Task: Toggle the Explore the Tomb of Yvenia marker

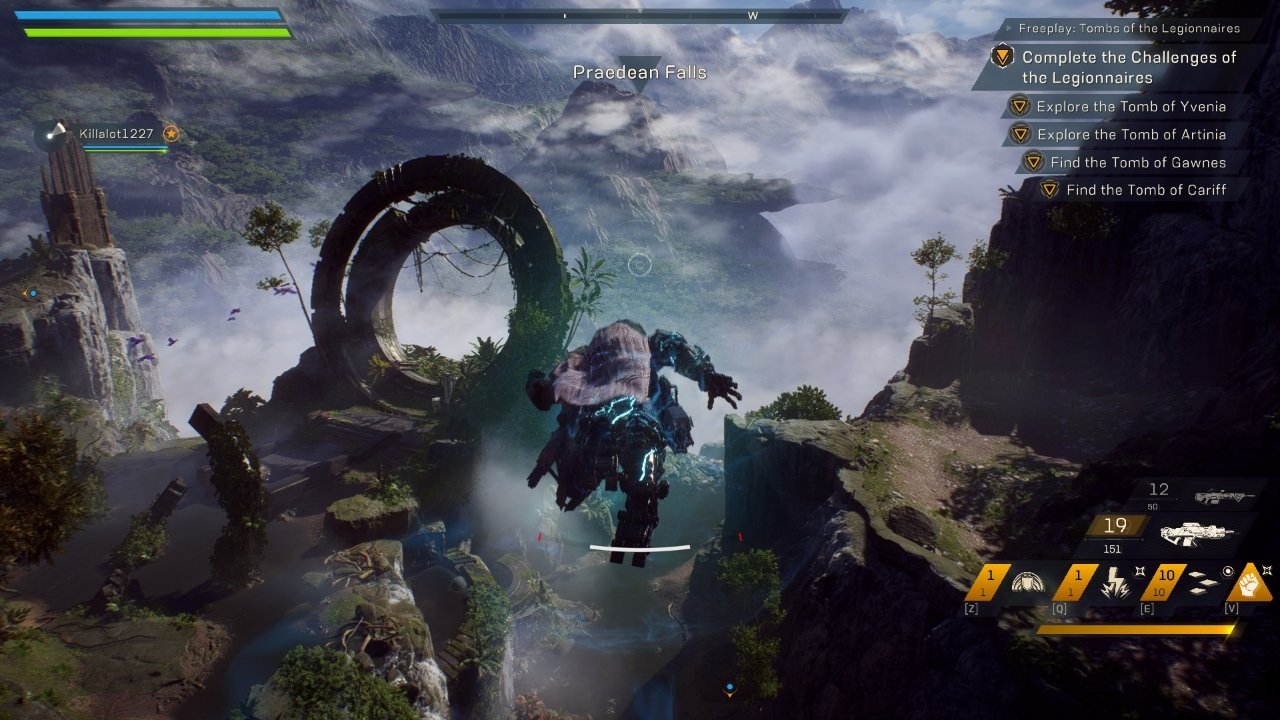Action: [1019, 106]
